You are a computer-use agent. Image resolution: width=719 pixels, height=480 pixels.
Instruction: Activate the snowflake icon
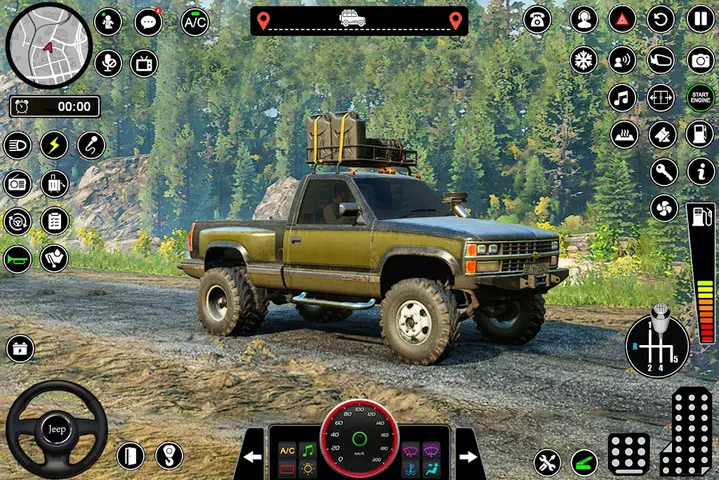pyautogui.click(x=583, y=59)
